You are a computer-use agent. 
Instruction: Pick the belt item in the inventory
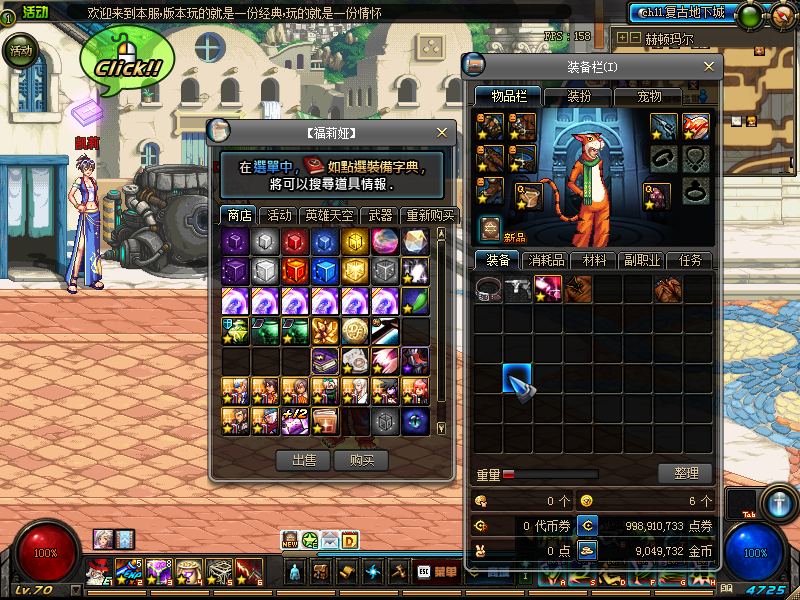(488, 290)
